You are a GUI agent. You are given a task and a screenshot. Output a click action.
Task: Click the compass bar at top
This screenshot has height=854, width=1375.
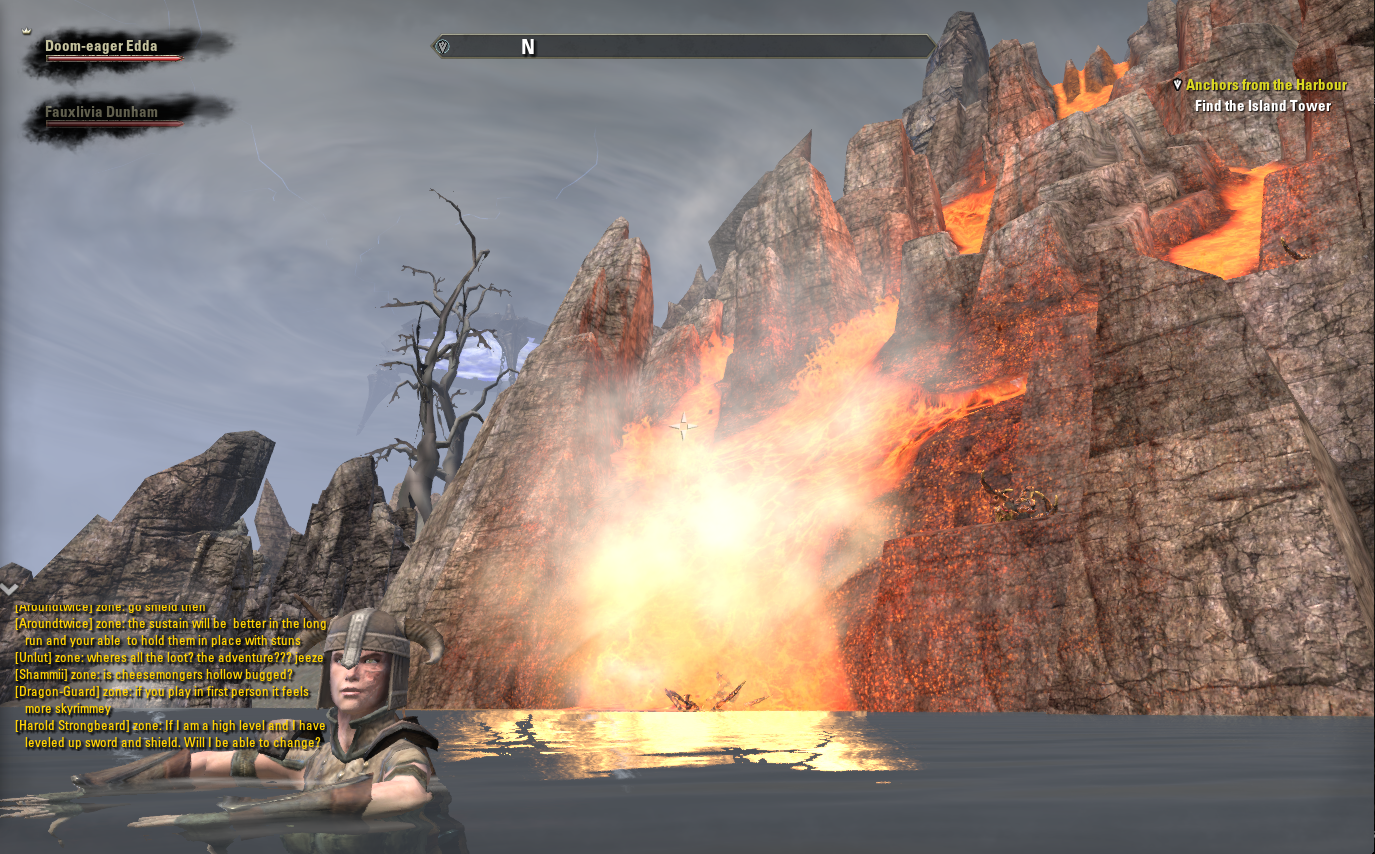click(684, 47)
